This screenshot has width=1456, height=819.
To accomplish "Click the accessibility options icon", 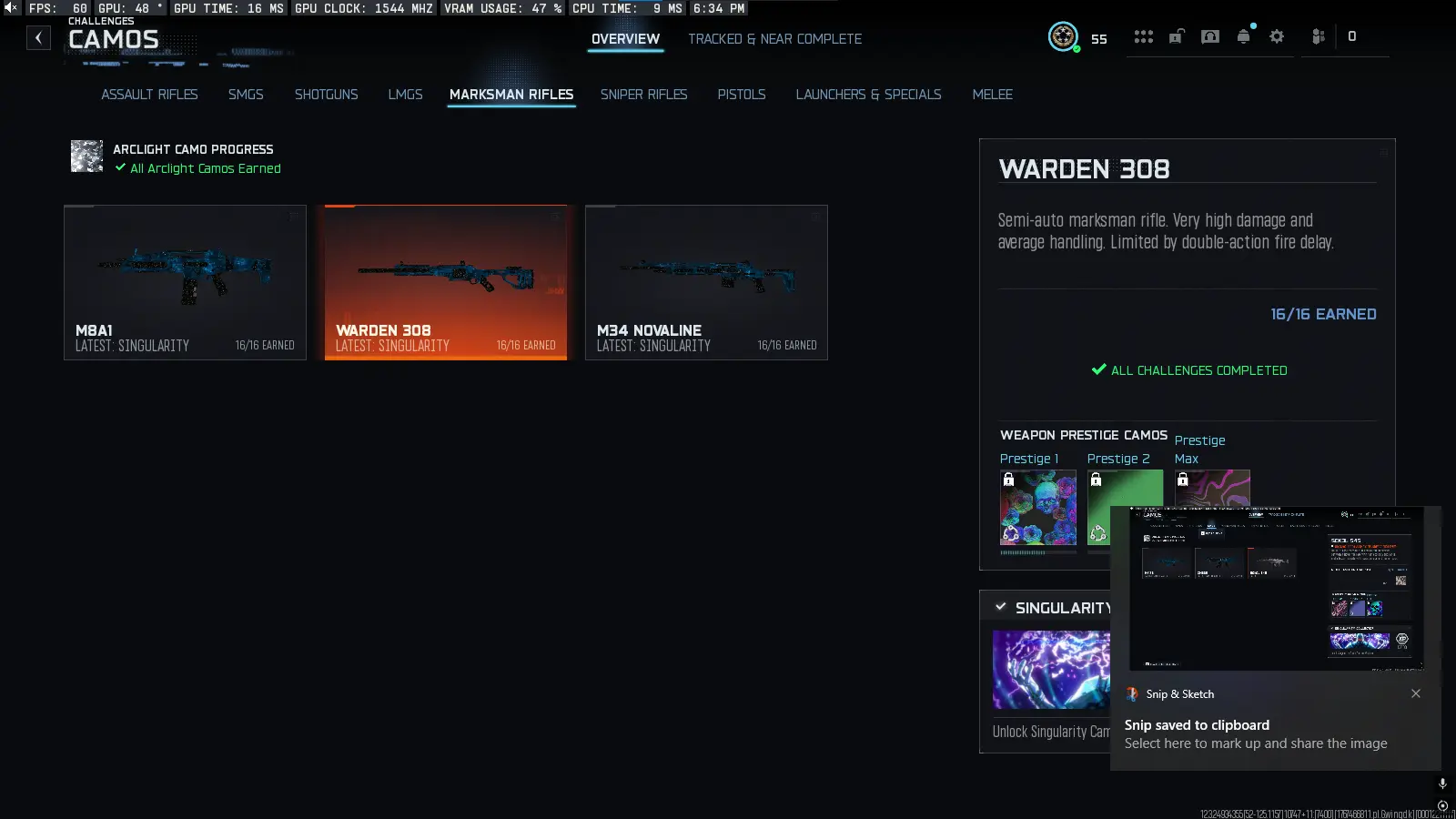I will coord(1317,37).
